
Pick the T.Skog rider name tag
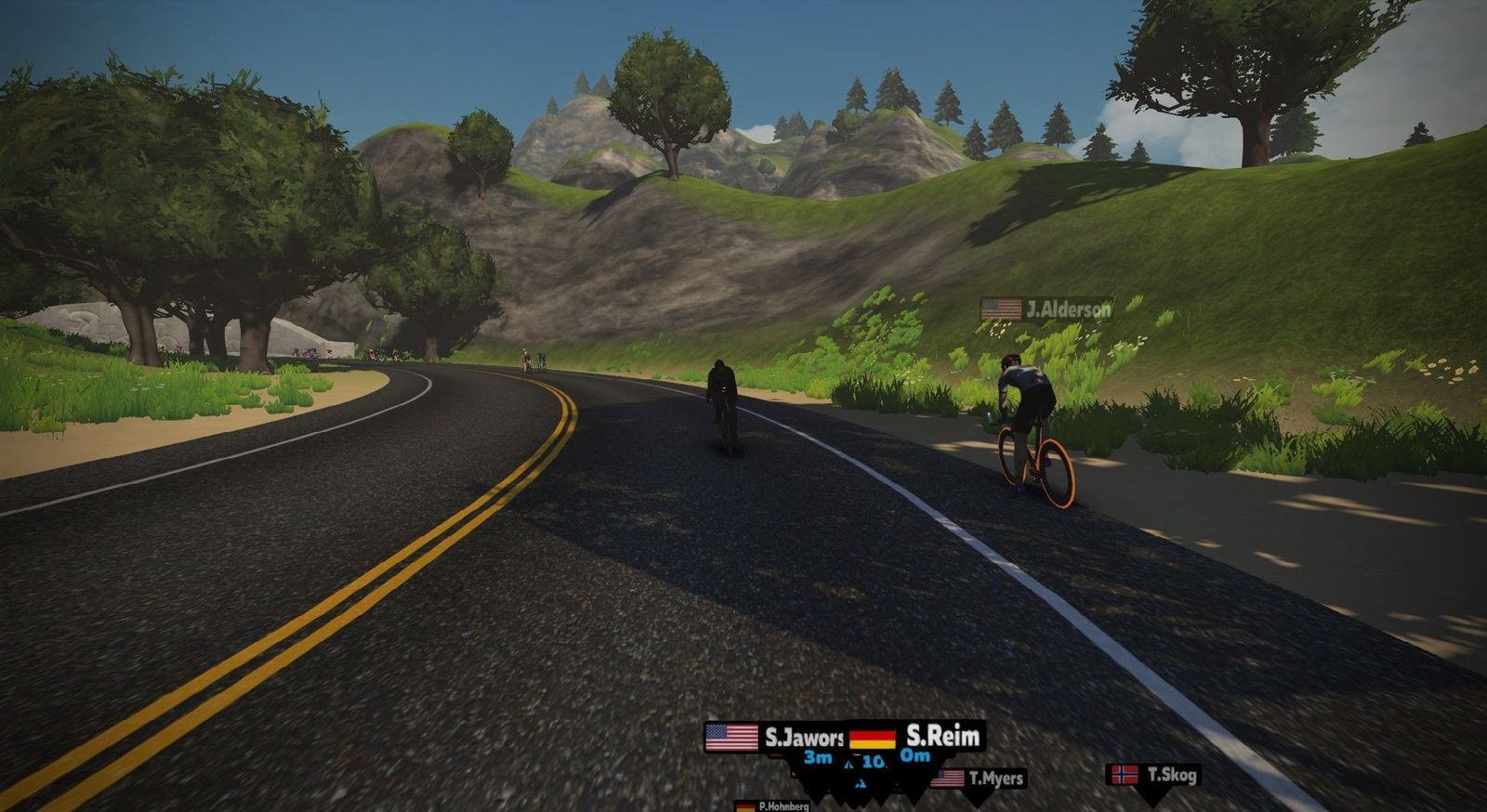1153,775
